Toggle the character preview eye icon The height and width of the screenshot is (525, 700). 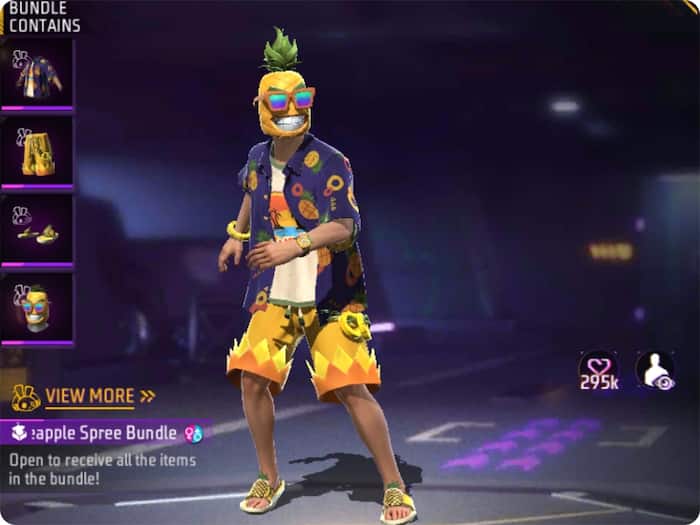[655, 369]
